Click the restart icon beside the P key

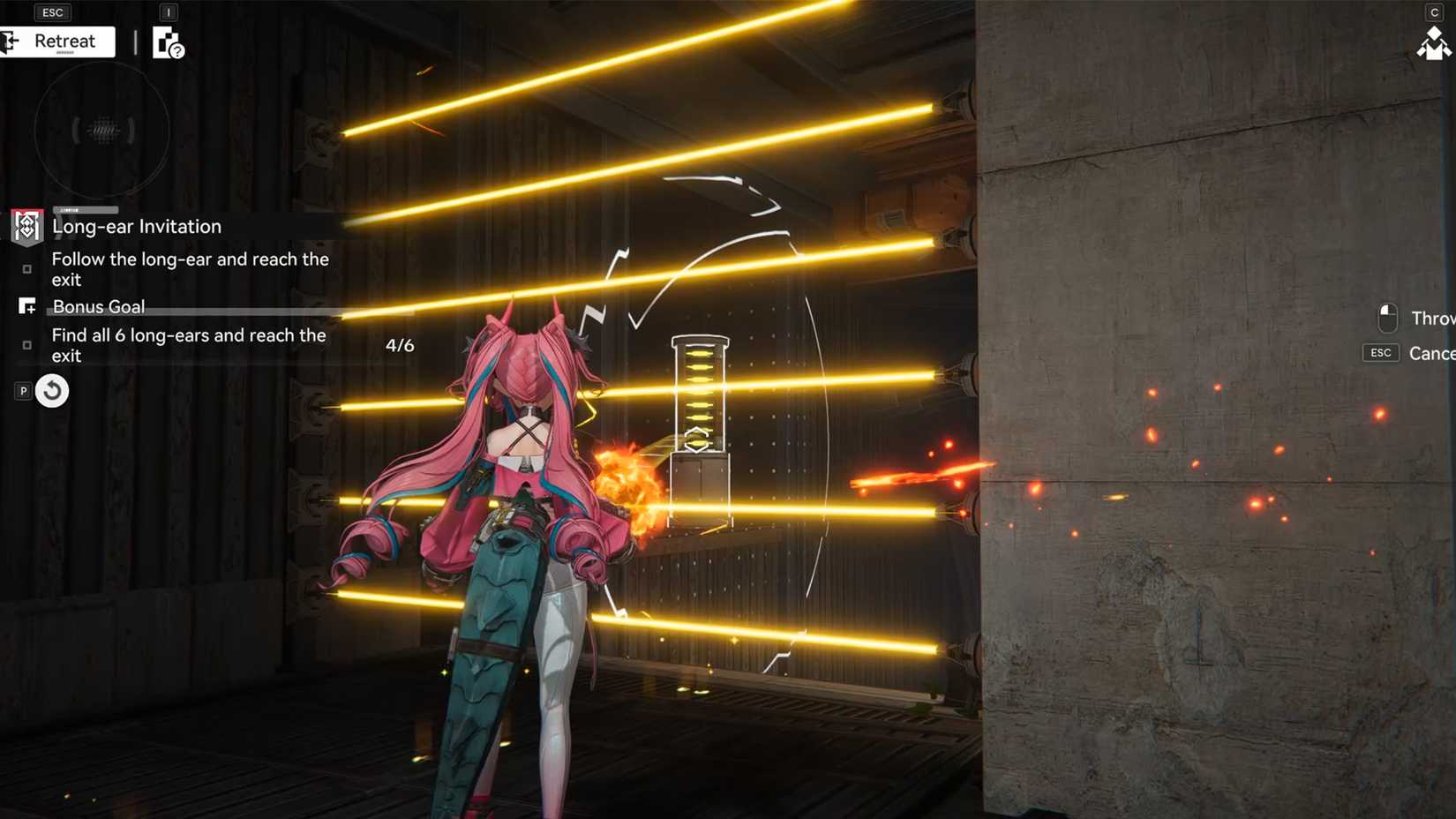pos(52,391)
